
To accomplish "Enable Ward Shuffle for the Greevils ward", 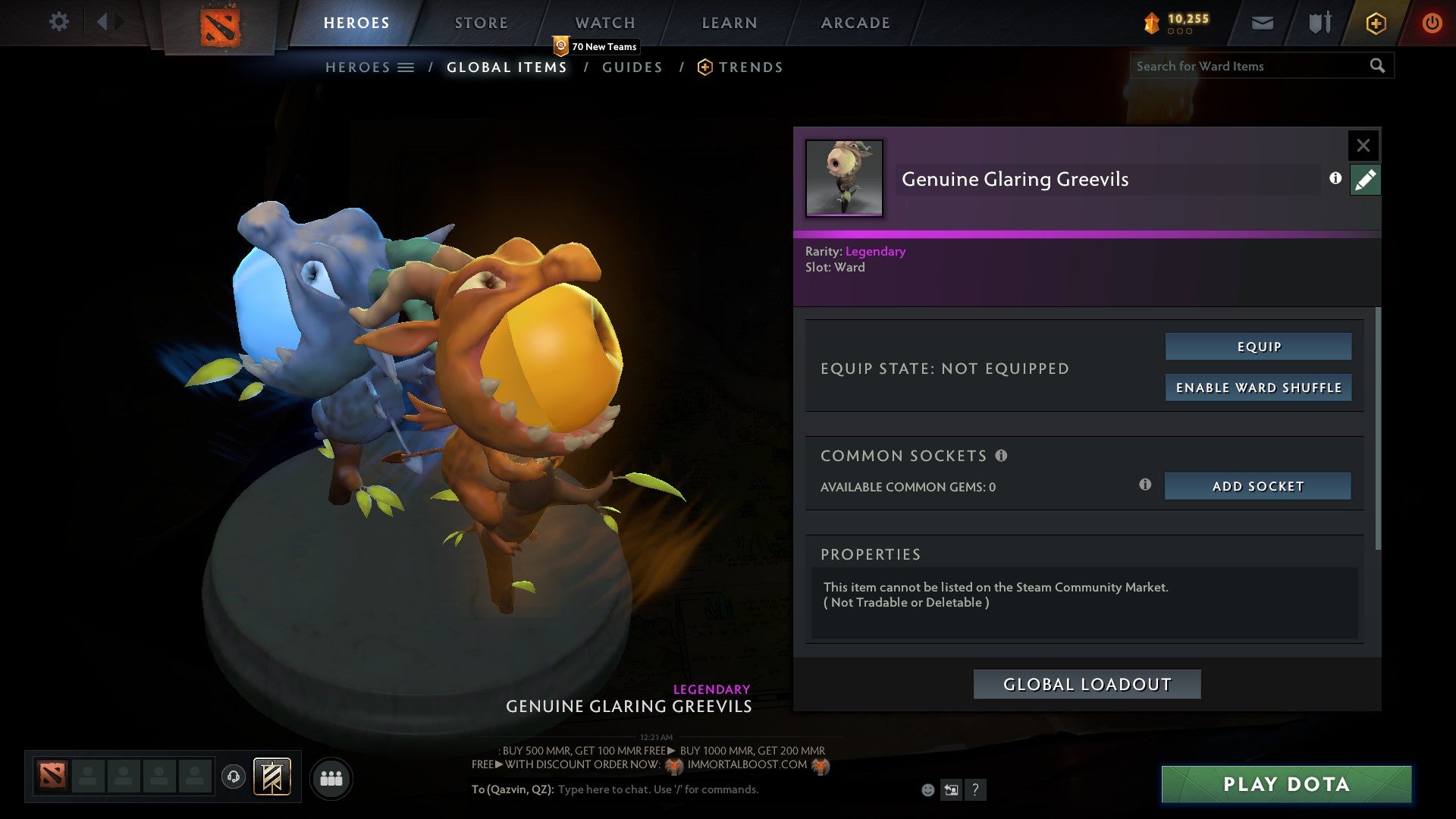I will [1258, 388].
